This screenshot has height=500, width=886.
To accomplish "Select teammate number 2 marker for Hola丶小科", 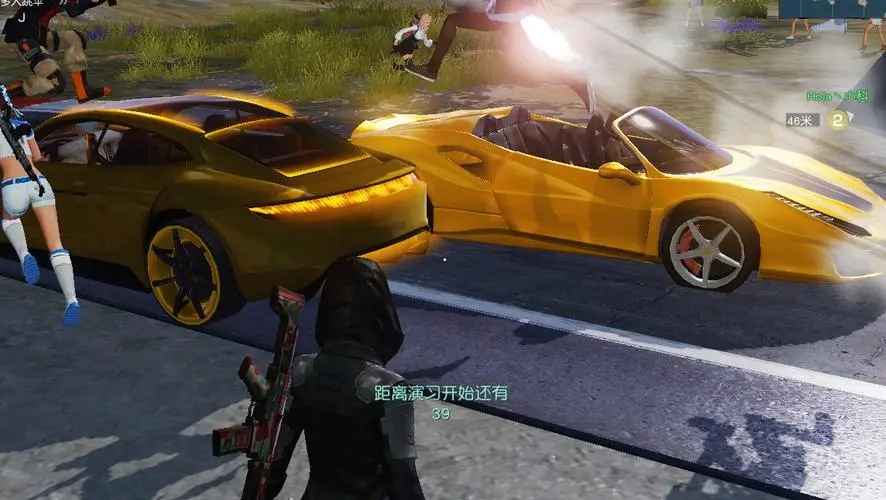I will pyautogui.click(x=838, y=120).
